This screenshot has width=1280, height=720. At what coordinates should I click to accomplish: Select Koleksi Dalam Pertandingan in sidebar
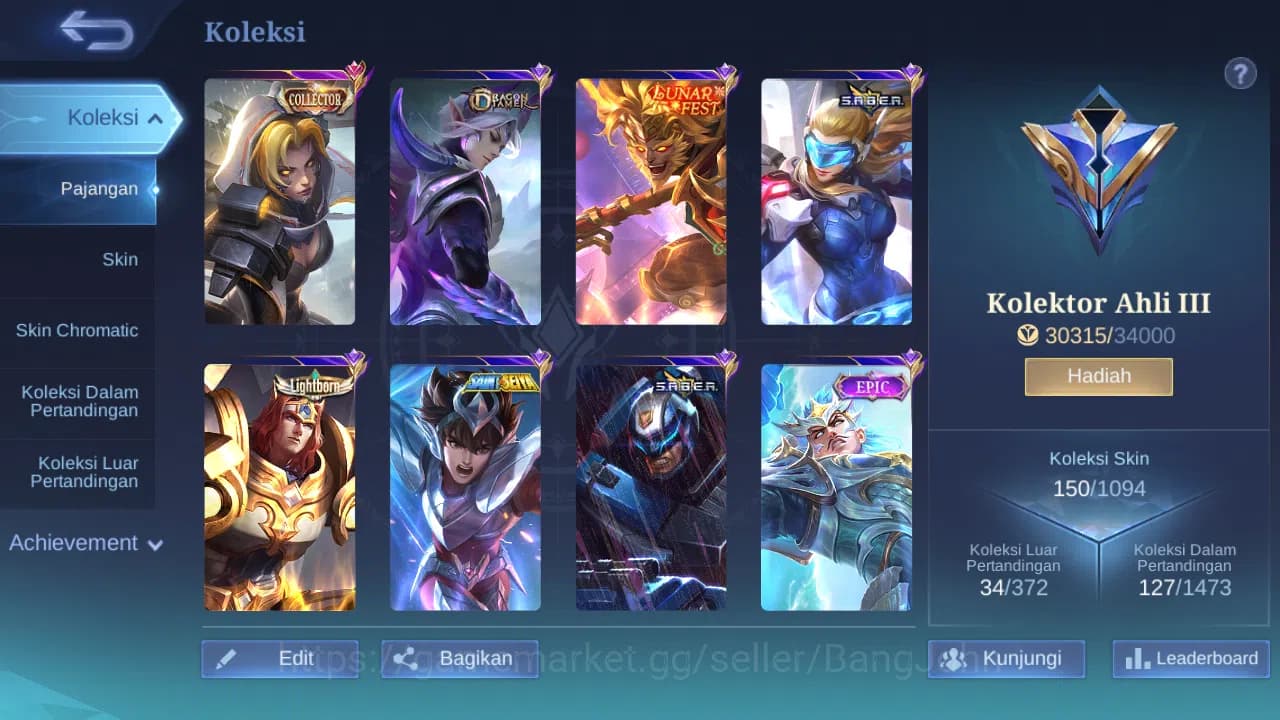pyautogui.click(x=80, y=401)
